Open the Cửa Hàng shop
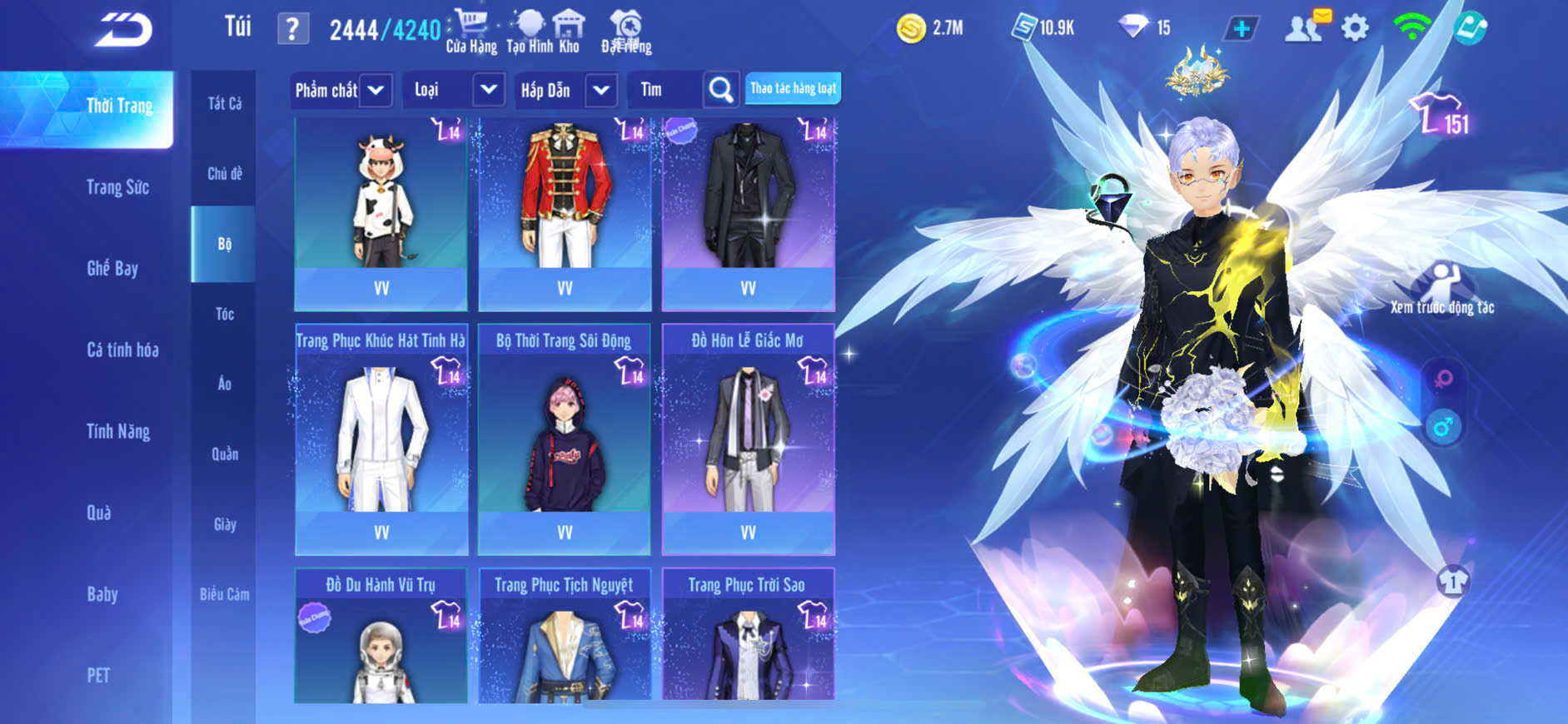 click(471, 32)
